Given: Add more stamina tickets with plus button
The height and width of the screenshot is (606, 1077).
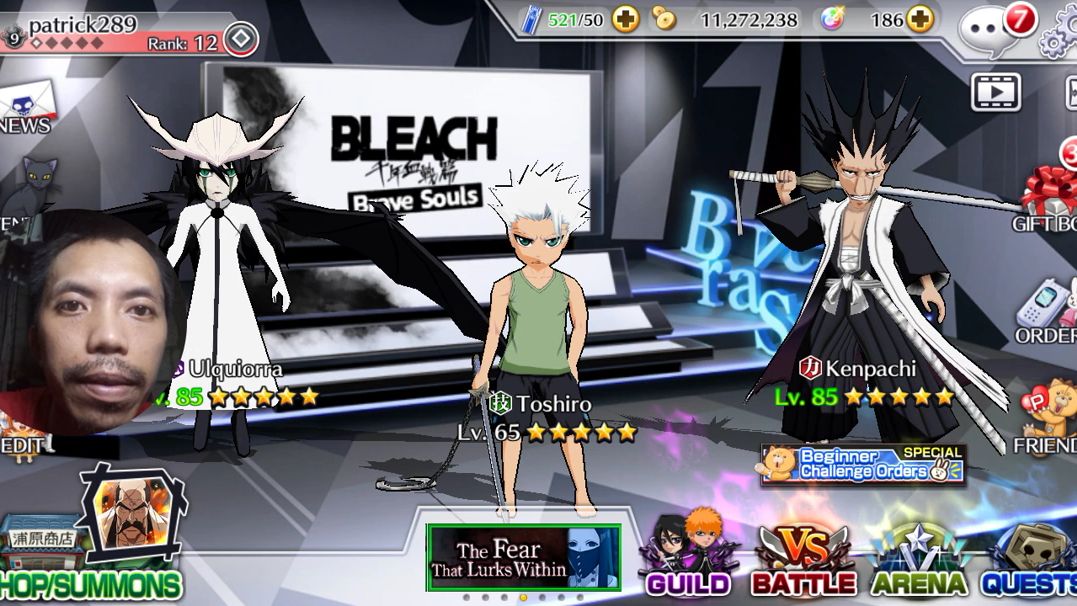Looking at the screenshot, I should click(626, 19).
